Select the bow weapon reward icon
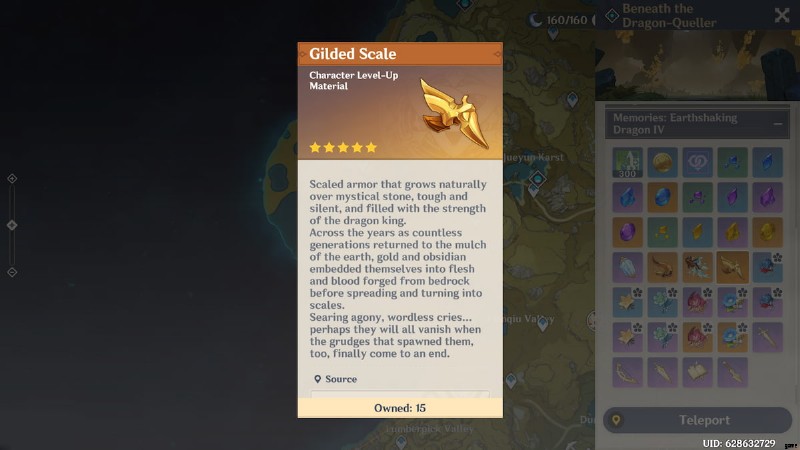The height and width of the screenshot is (450, 800). (x=628, y=372)
